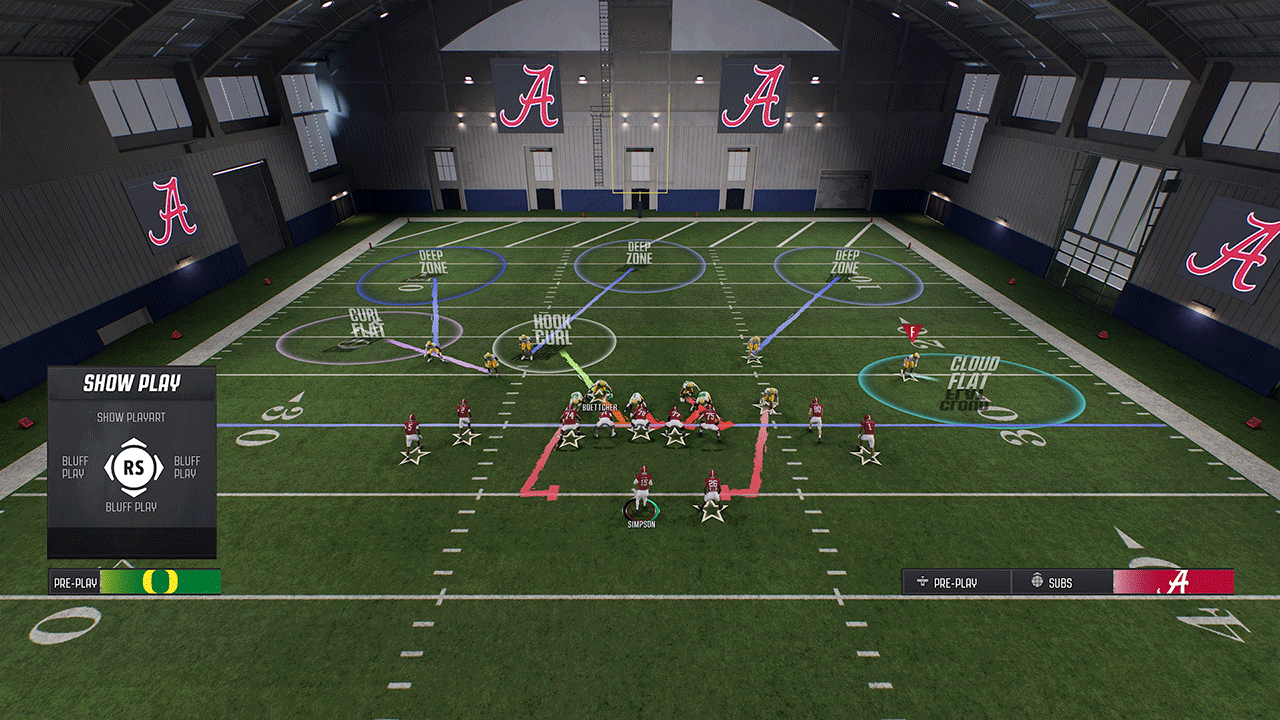This screenshot has height=720, width=1280.
Task: Open Oregon's Pre-Play menu tab
Action: (x=76, y=582)
